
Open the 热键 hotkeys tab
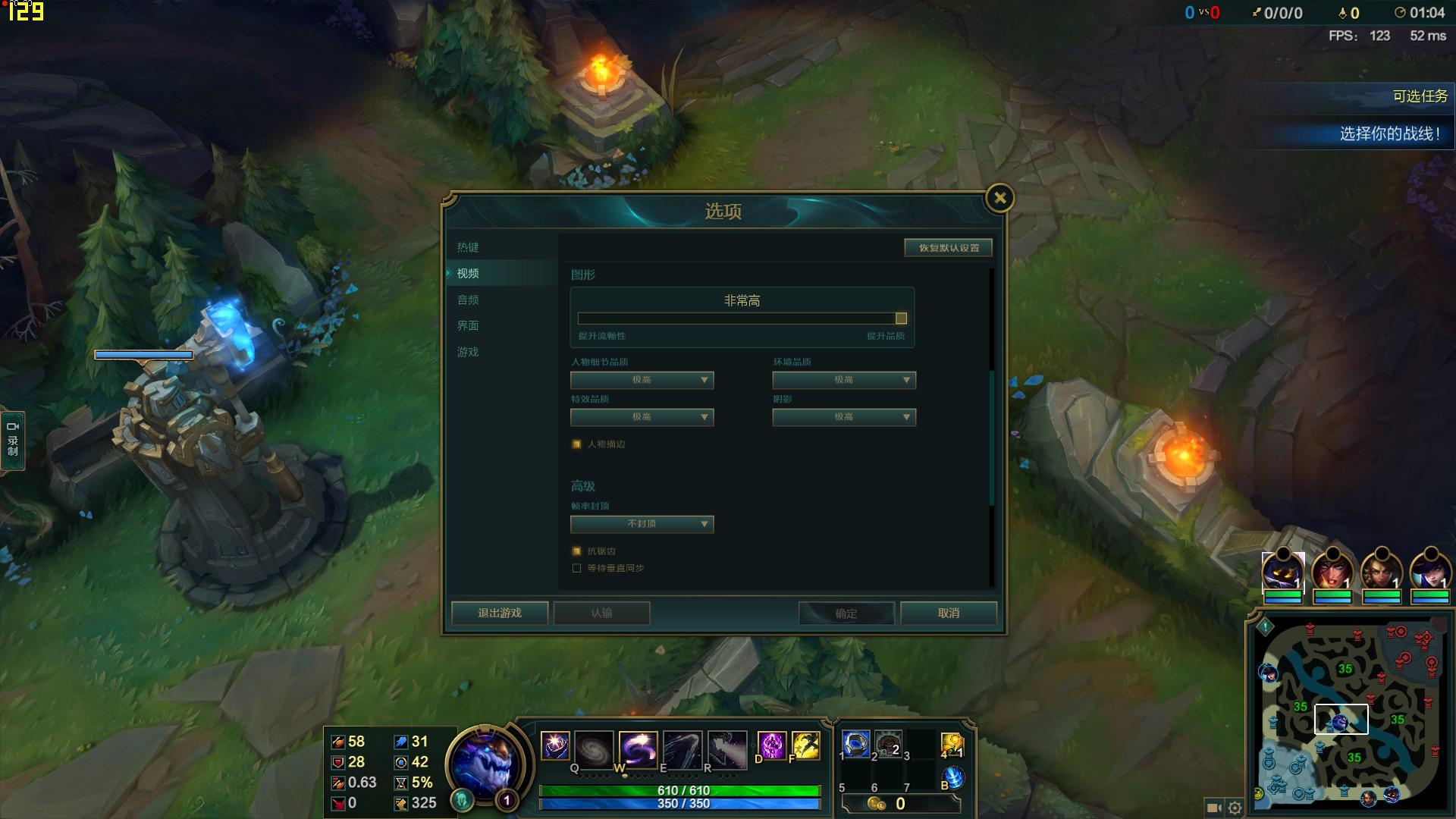click(x=468, y=247)
